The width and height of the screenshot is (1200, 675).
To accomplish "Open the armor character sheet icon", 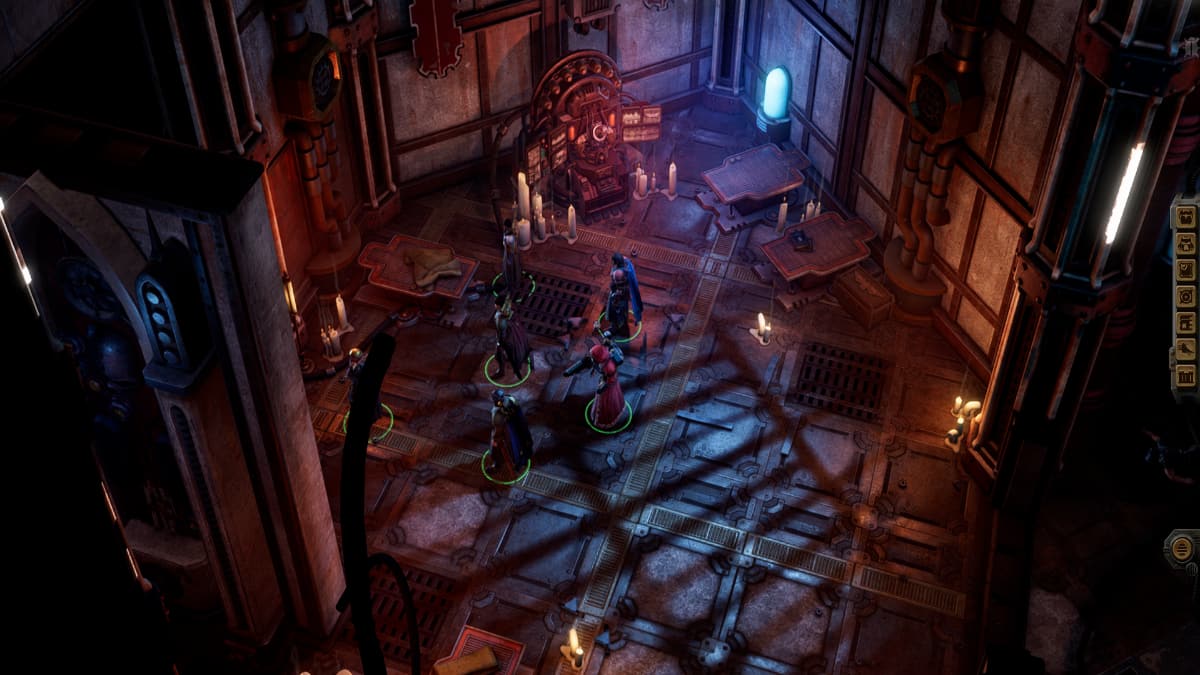I will (1186, 243).
